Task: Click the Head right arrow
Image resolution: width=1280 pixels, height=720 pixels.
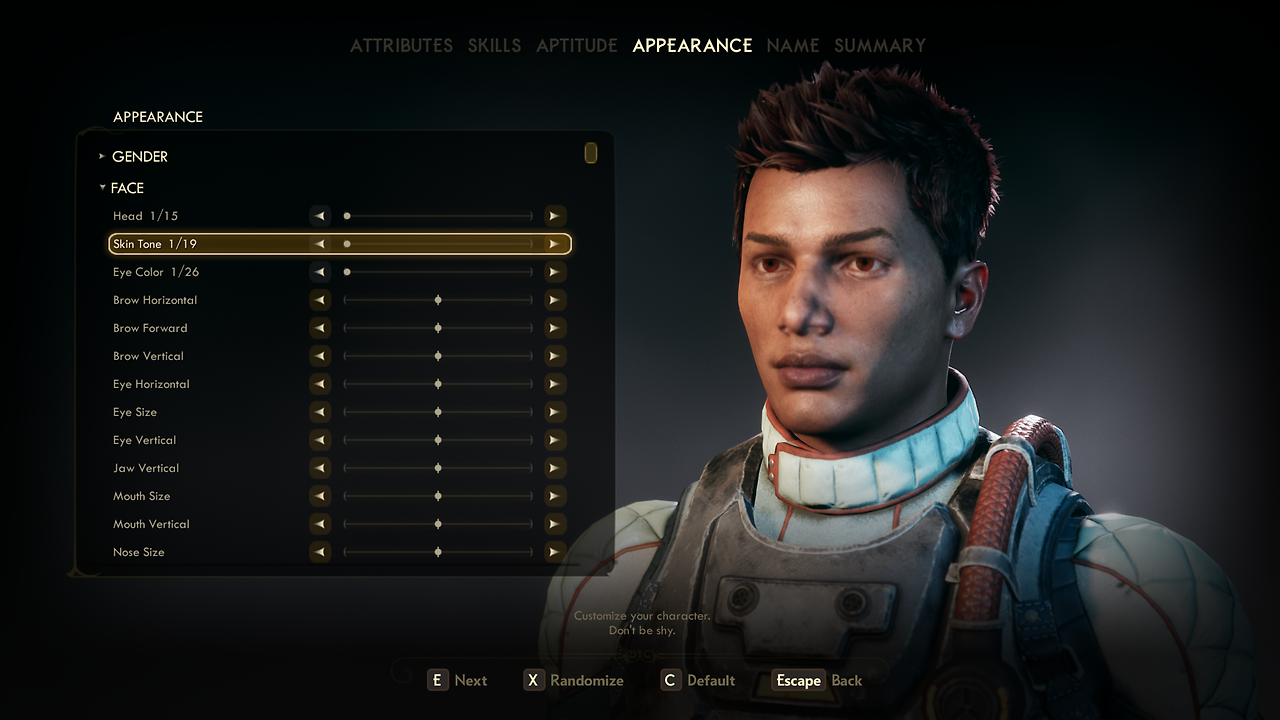Action: tap(554, 216)
